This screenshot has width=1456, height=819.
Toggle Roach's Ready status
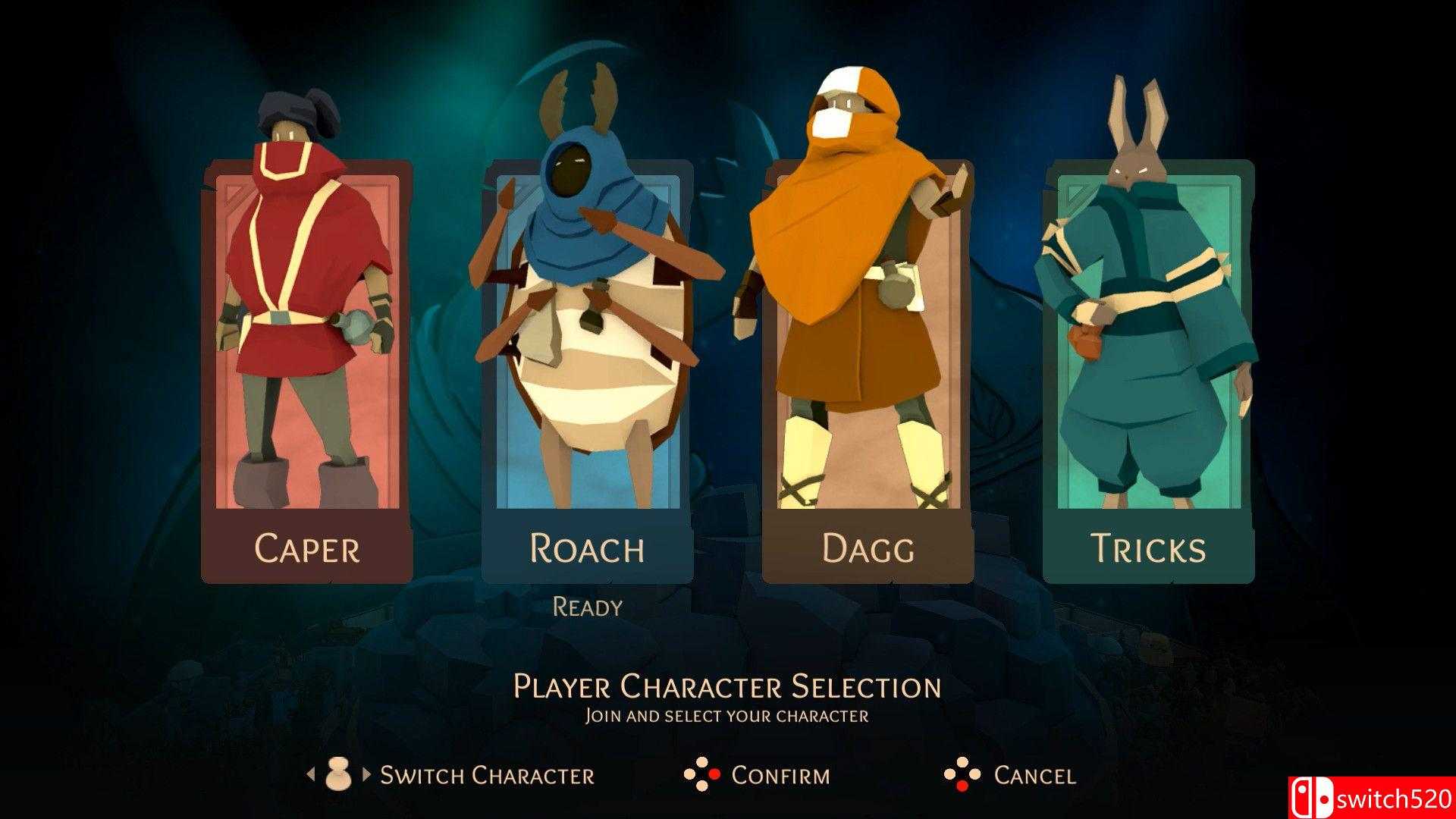click(589, 606)
